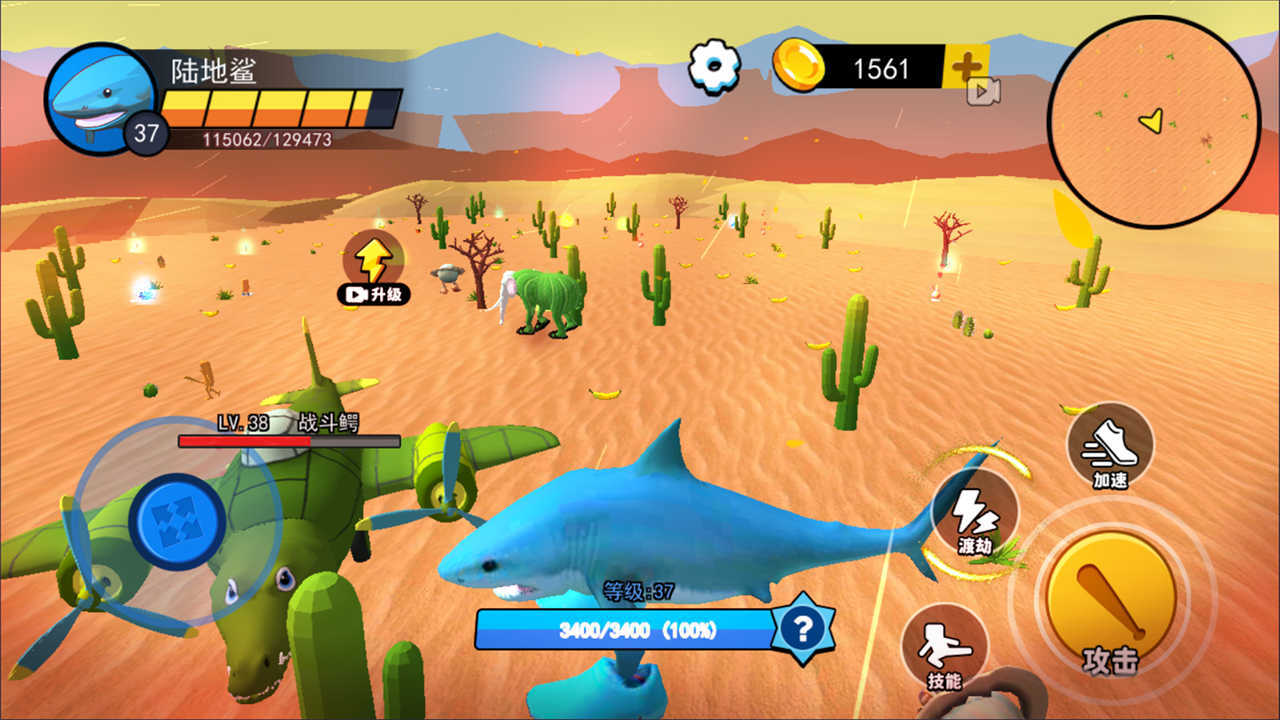Open the gear settings menu
Image resolution: width=1280 pixels, height=720 pixels.
click(714, 67)
